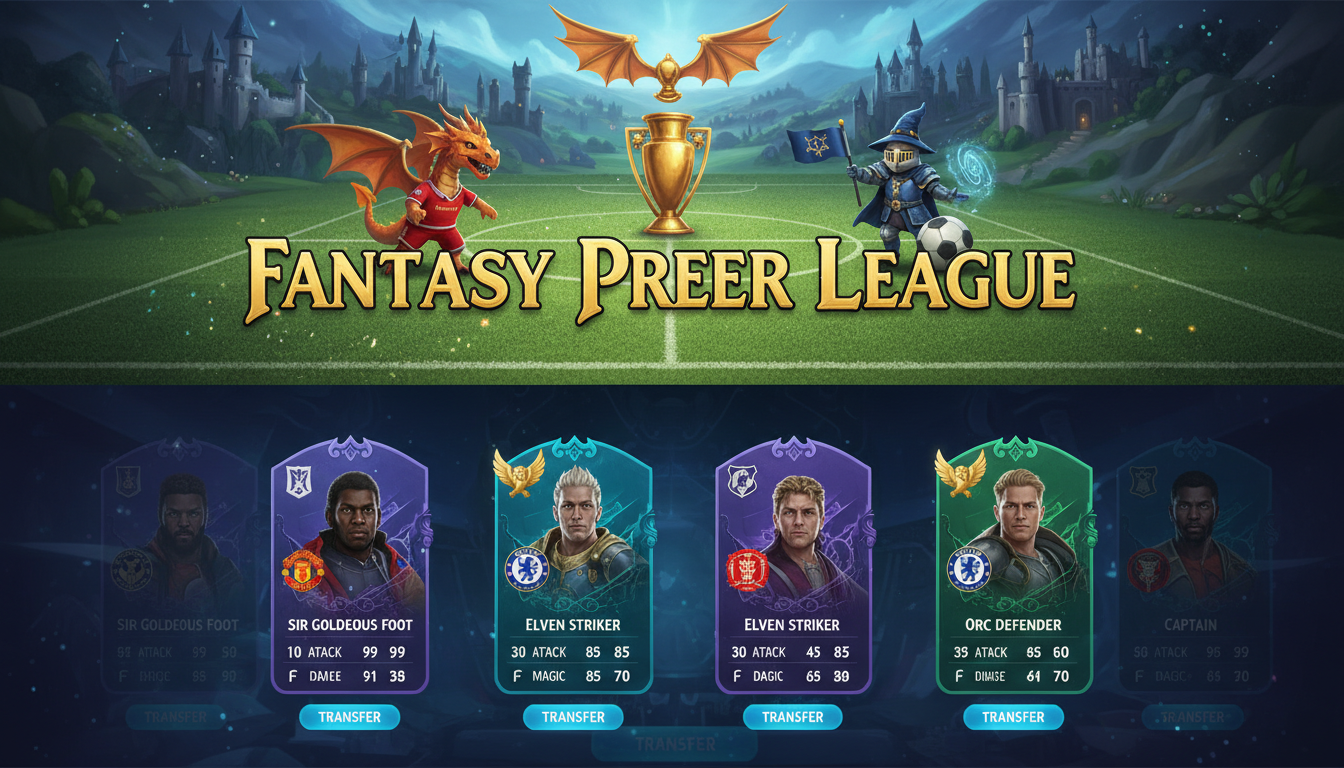Click the Manchester United badge on Sir Goldeous Foot
Image resolution: width=1344 pixels, height=768 pixels.
click(x=303, y=567)
